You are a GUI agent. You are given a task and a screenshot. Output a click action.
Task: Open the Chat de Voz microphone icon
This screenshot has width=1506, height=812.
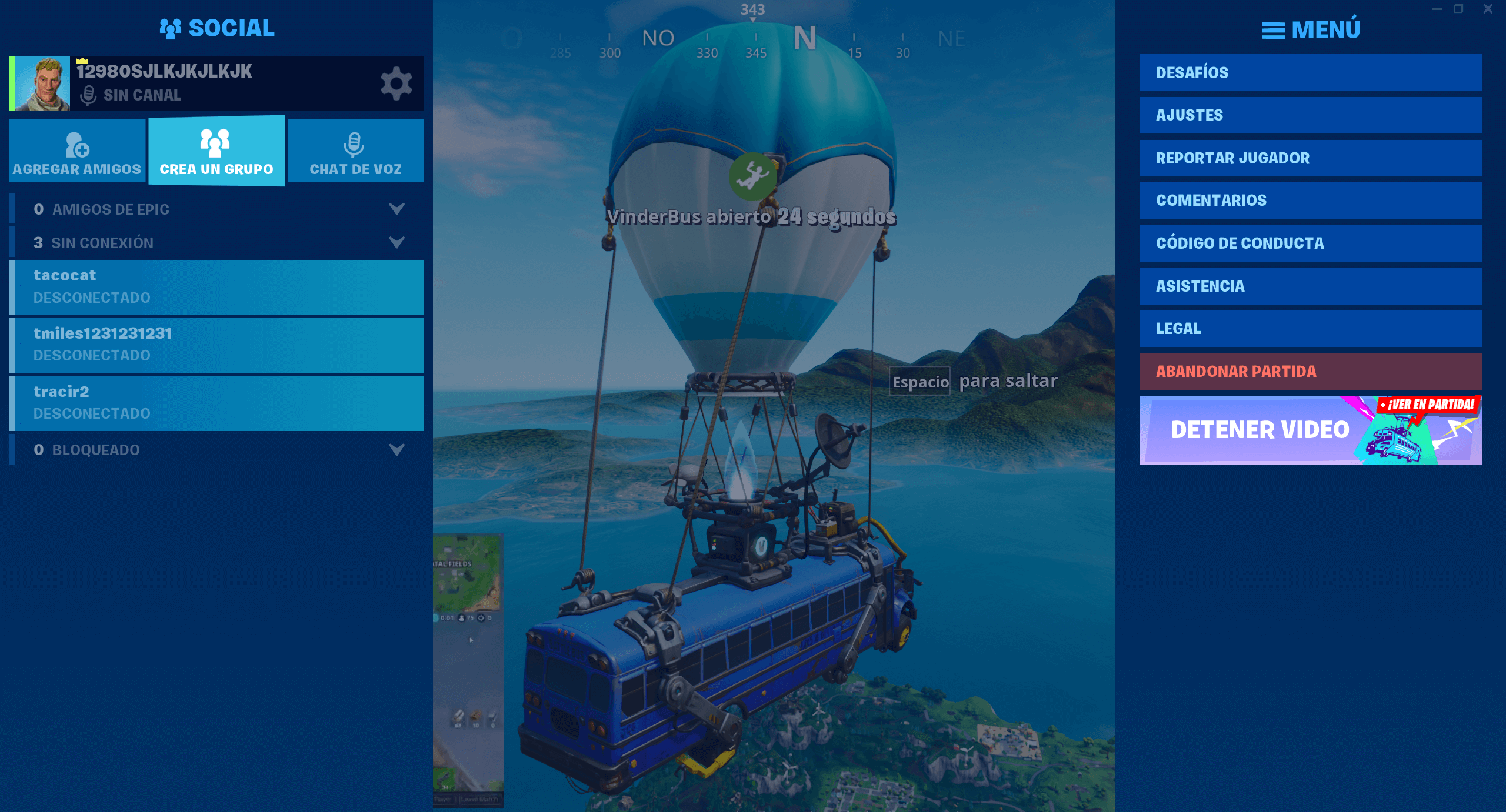click(355, 143)
